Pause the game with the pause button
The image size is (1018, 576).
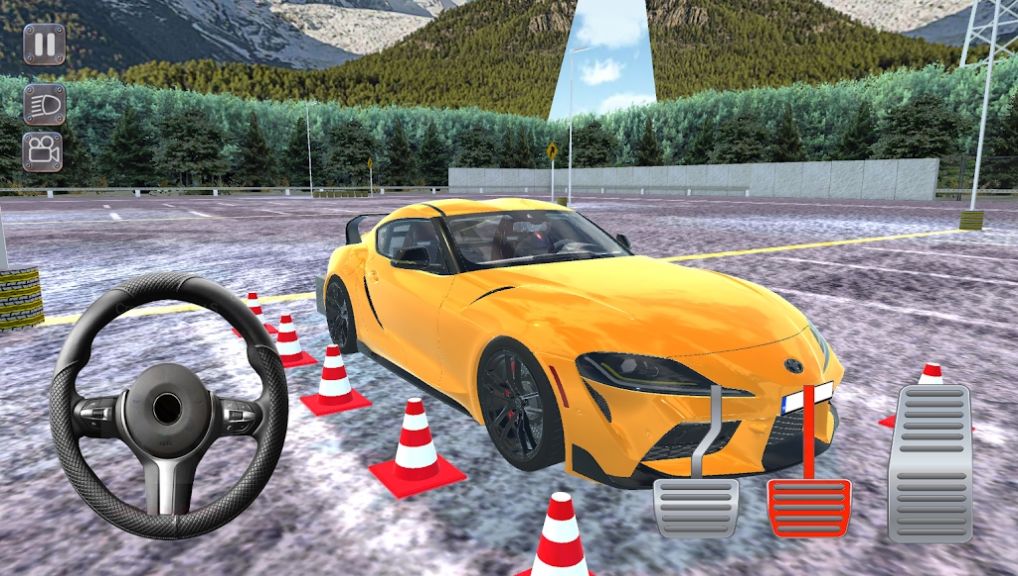[43, 45]
